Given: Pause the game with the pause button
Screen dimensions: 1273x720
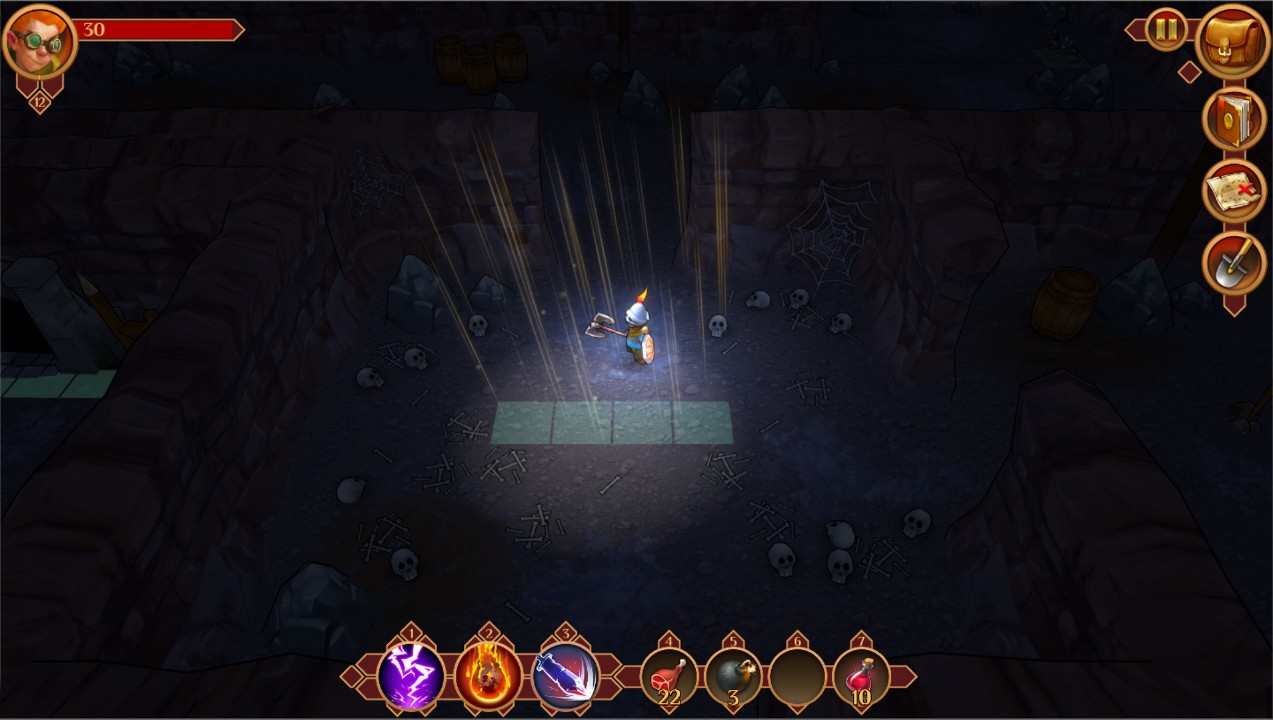Looking at the screenshot, I should pyautogui.click(x=1165, y=29).
